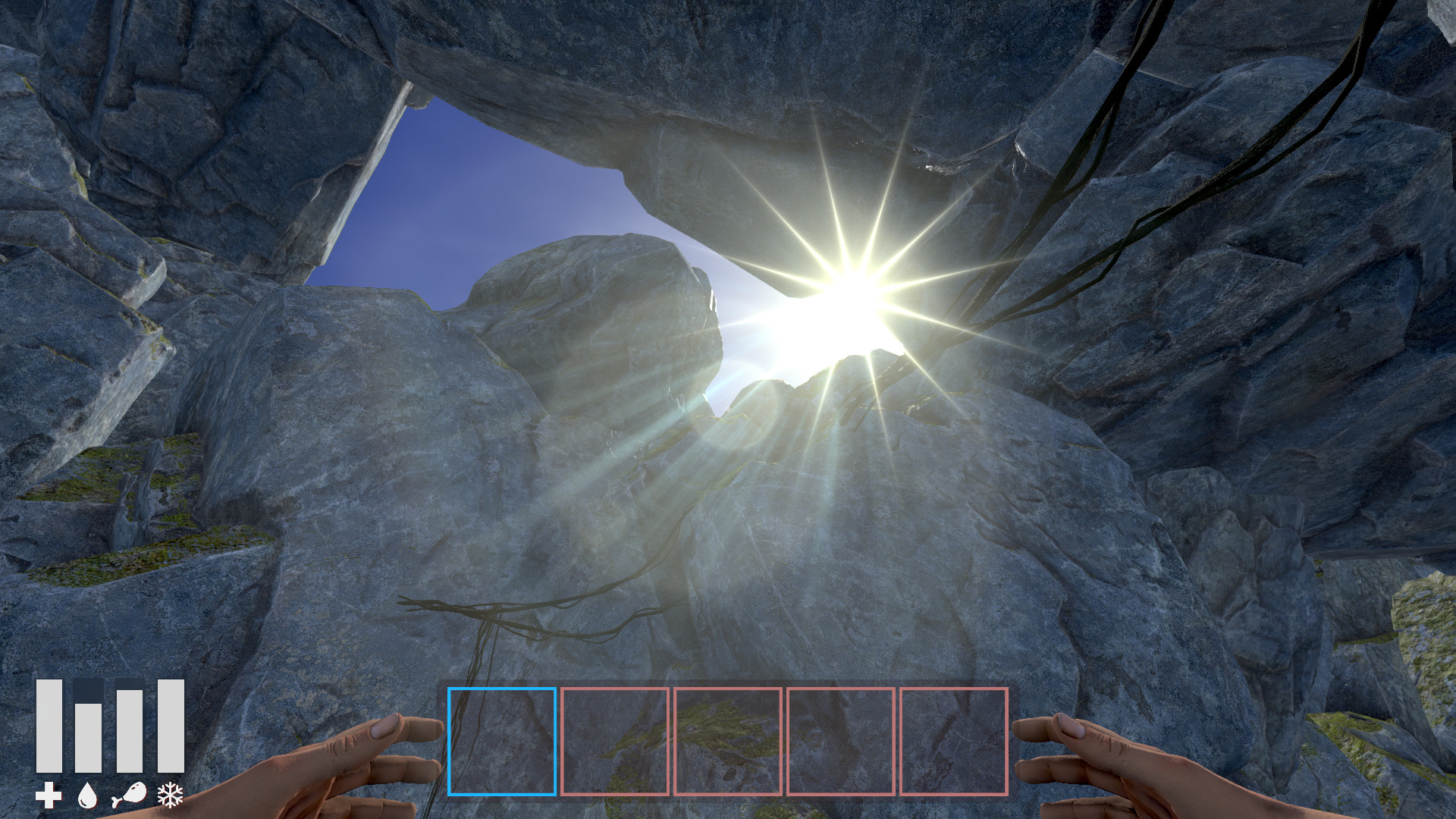Select the second hotbar slot
Viewport: 1456px width, 819px height.
click(x=615, y=741)
